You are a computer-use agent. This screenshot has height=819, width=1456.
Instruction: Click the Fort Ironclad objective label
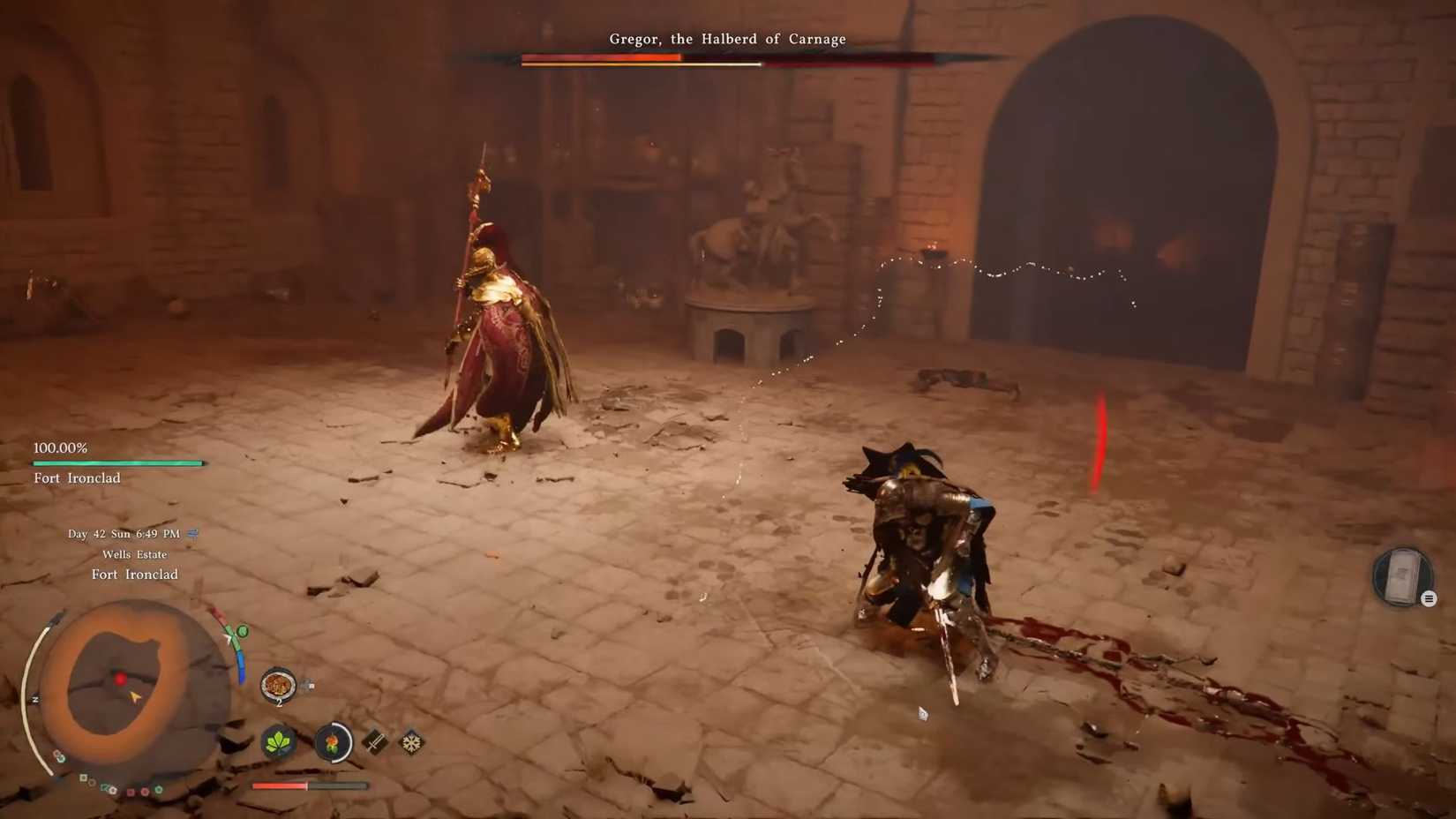(78, 477)
